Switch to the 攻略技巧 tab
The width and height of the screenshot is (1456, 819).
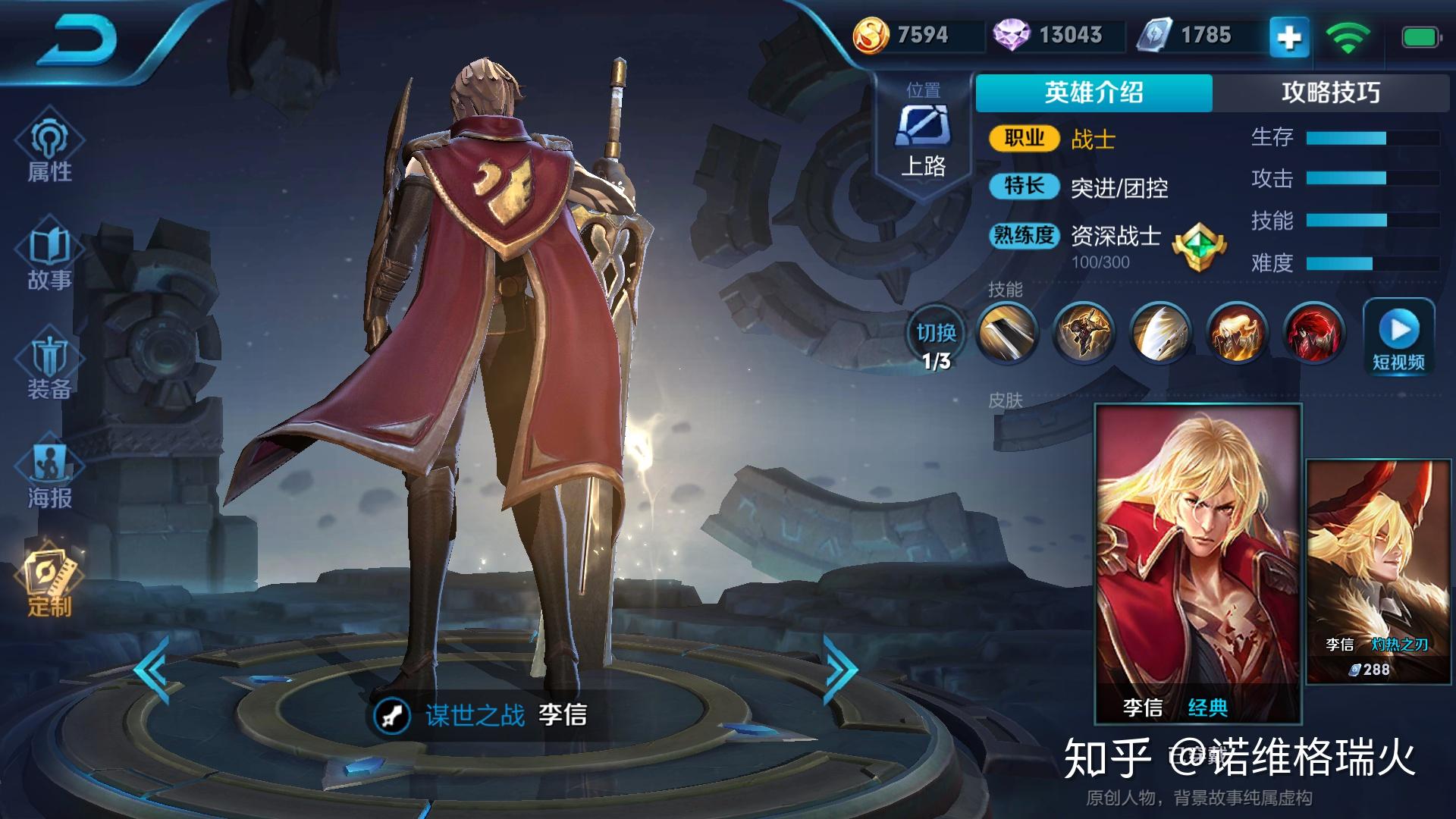coord(1330,93)
